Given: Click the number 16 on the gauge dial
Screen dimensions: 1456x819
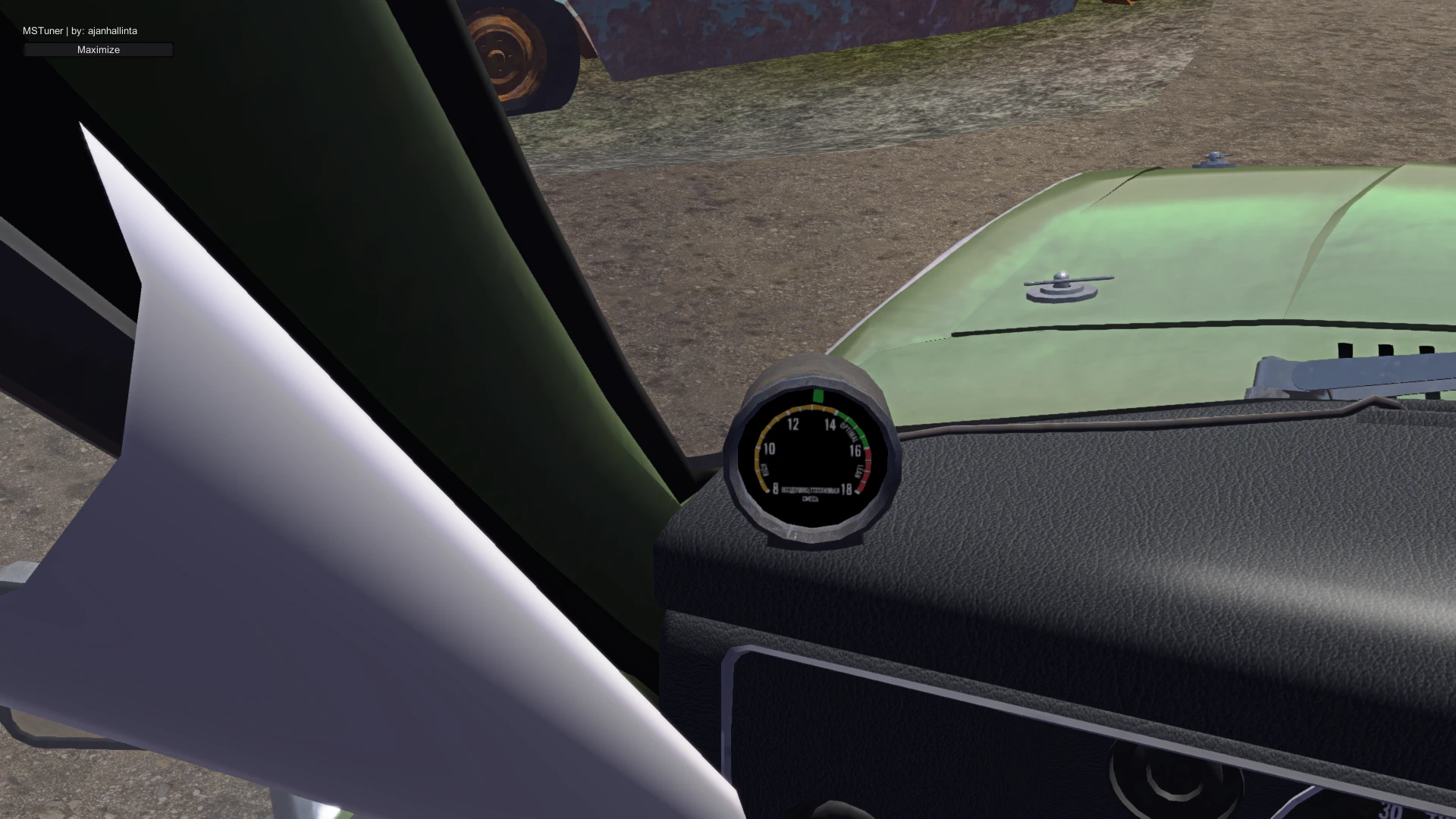Looking at the screenshot, I should pos(856,450).
